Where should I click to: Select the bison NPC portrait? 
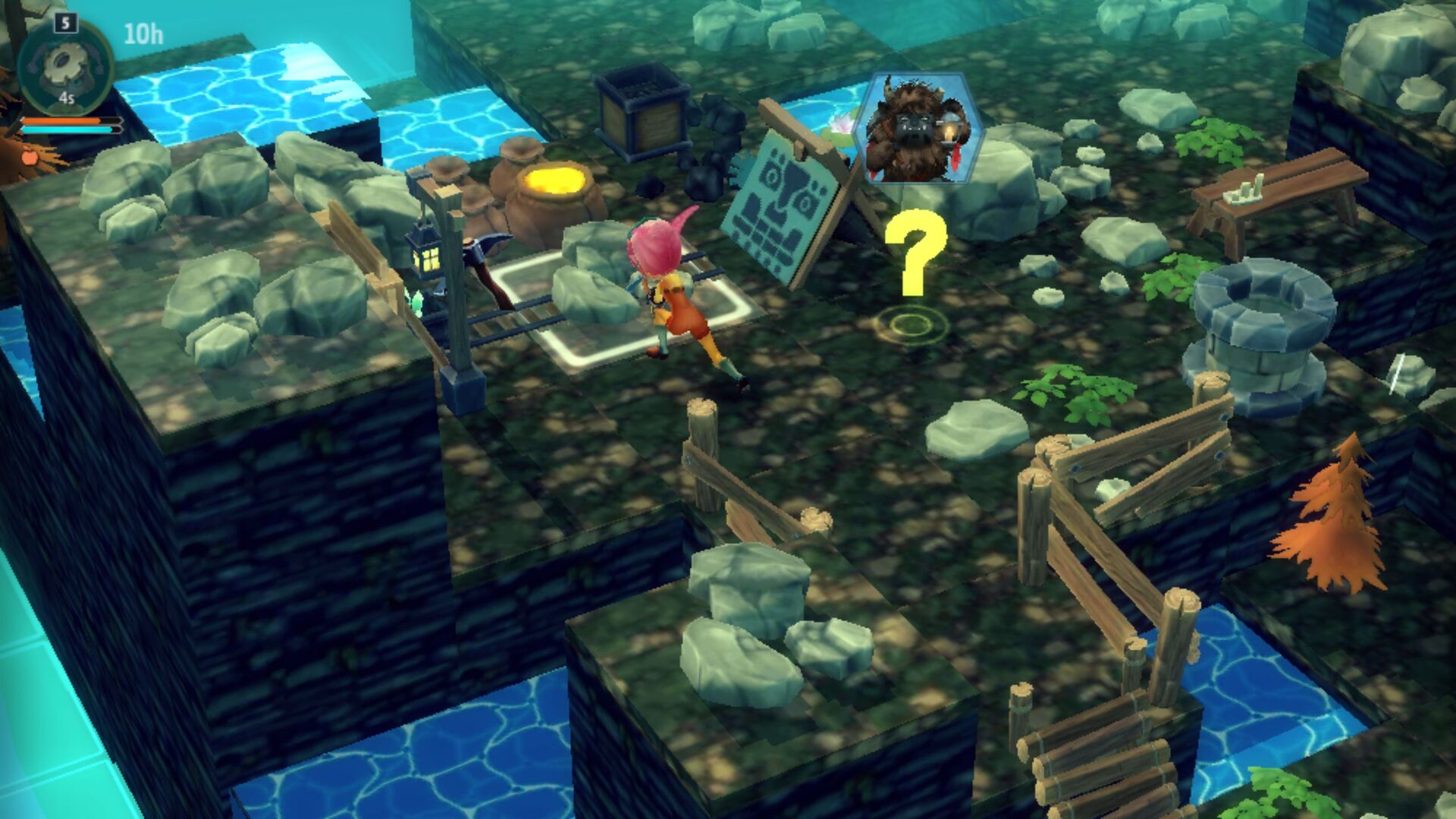click(918, 127)
